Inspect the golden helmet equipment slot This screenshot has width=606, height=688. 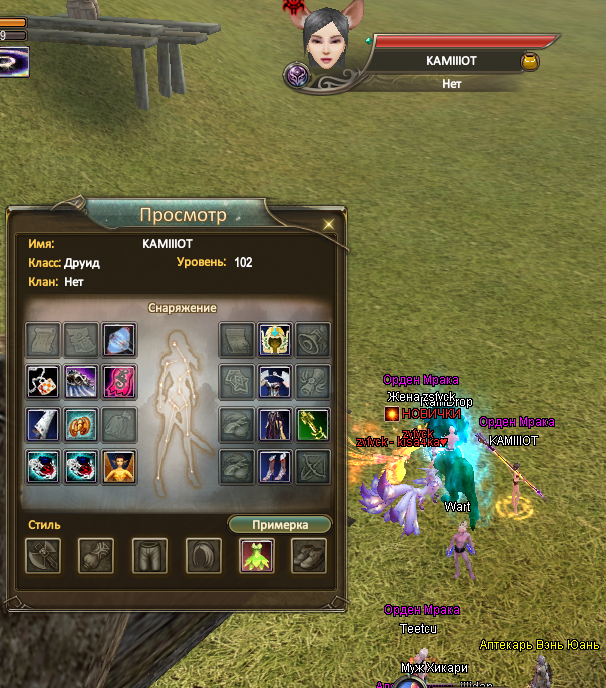pyautogui.click(x=275, y=340)
